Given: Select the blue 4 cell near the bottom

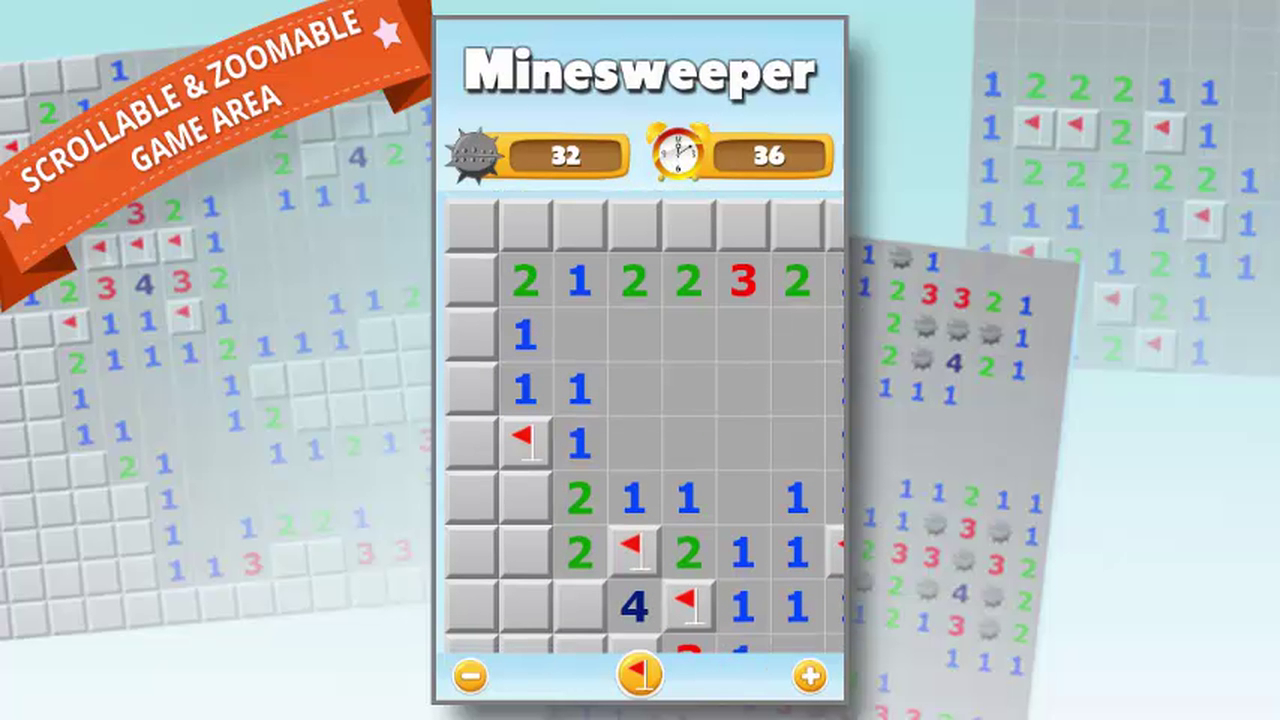Looking at the screenshot, I should (x=633, y=604).
